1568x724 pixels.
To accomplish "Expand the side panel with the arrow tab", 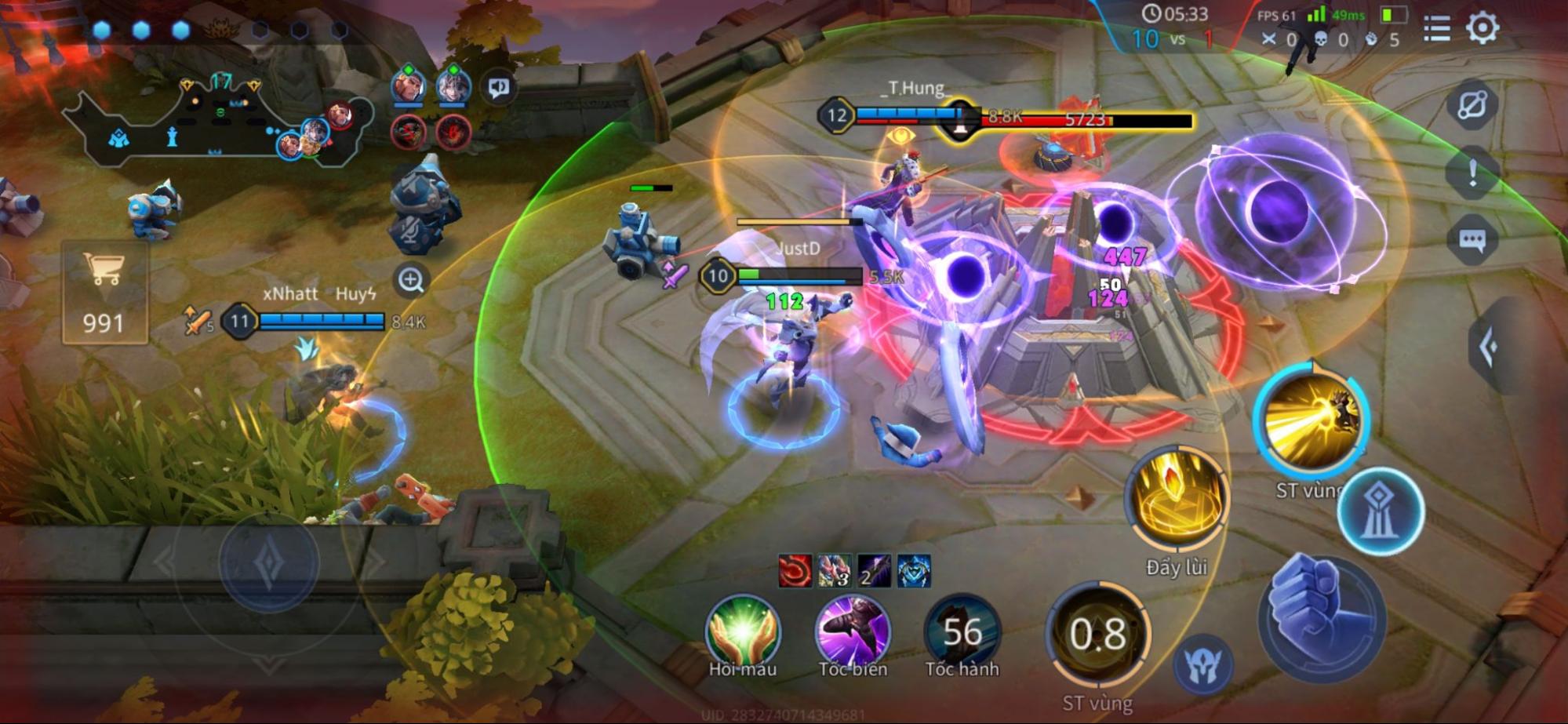I will coord(1489,347).
